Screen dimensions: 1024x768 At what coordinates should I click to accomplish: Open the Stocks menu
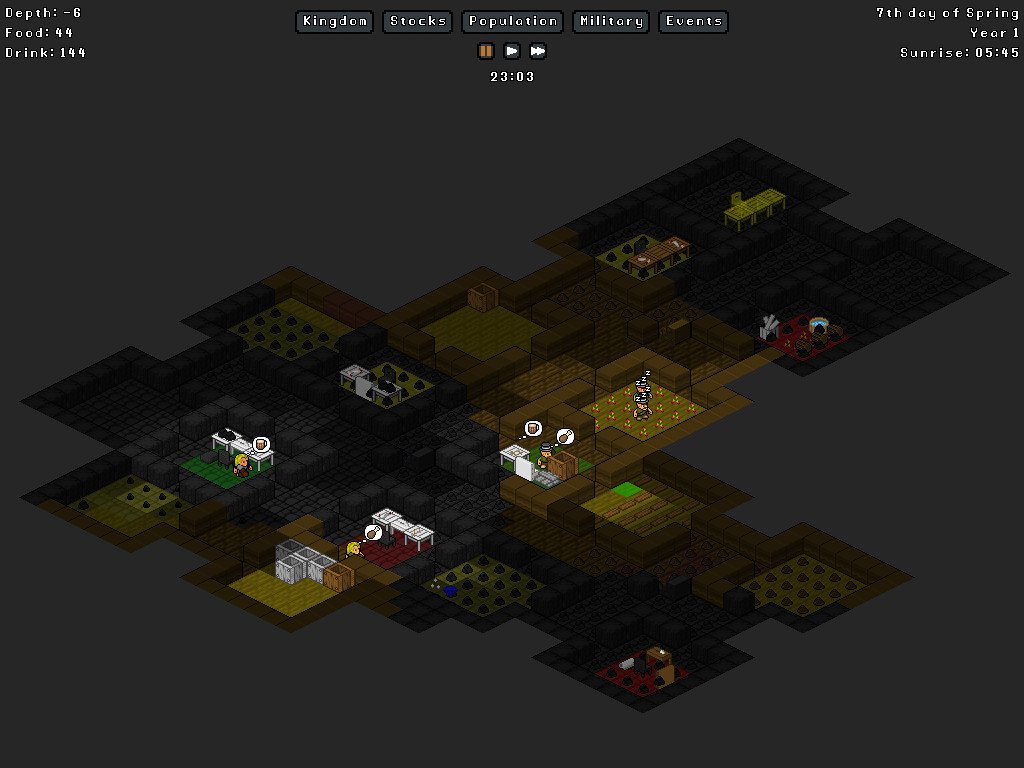(418, 21)
